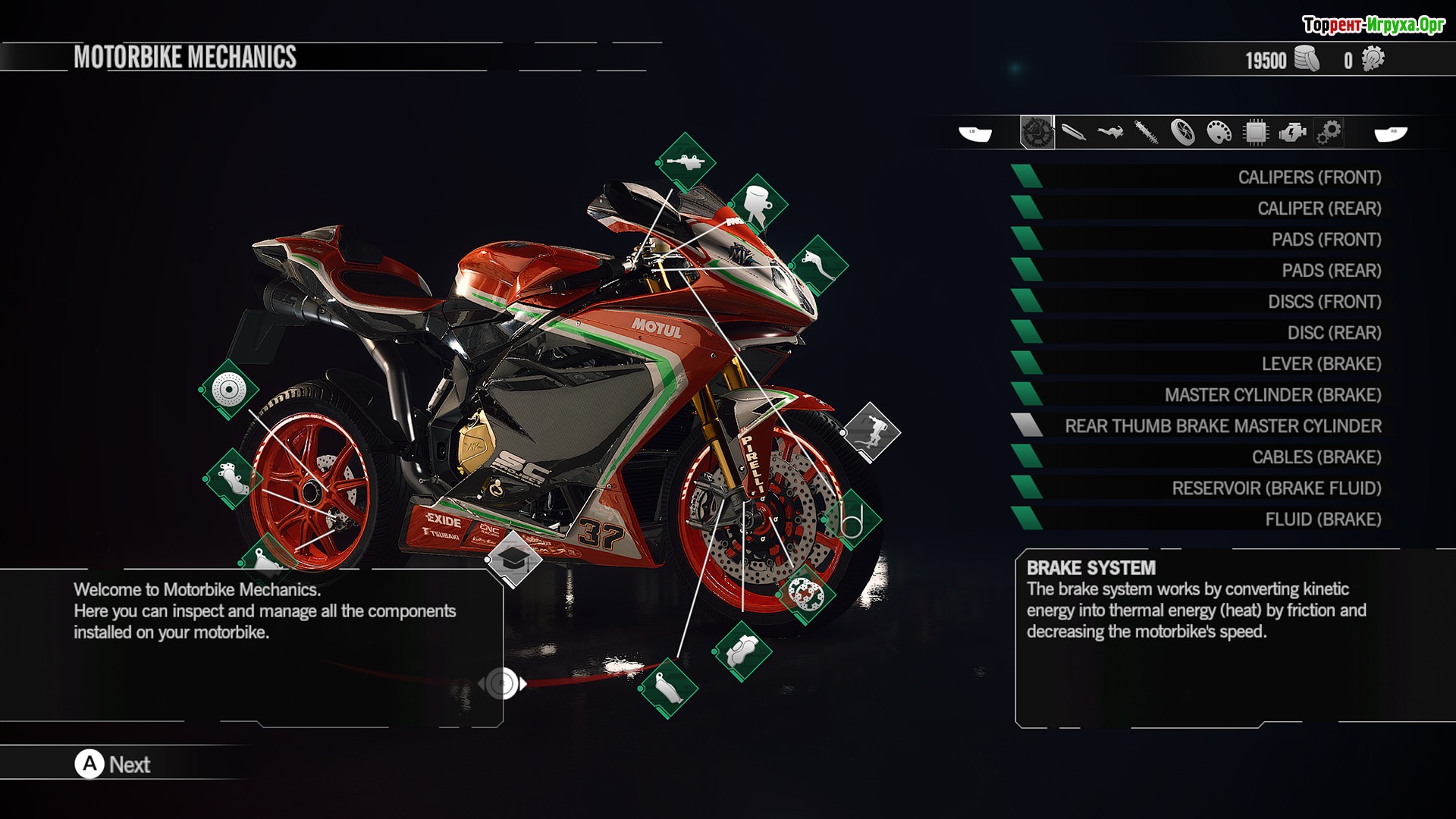Switch to the electronics chip tab
This screenshot has height=819, width=1456.
pos(1256,133)
